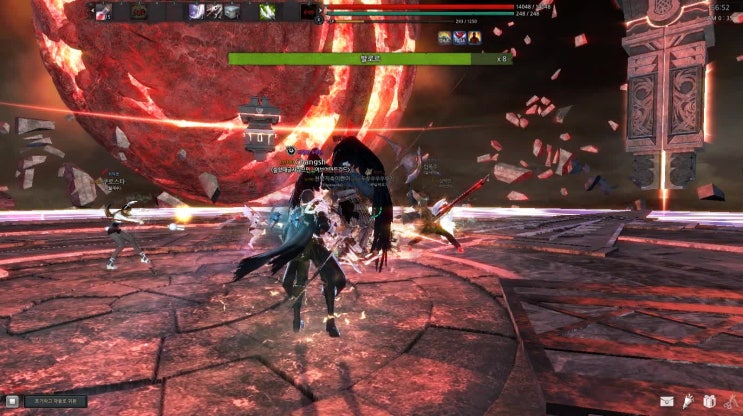Activate the purple crystal skill slot
Image resolution: width=743 pixels, height=416 pixels.
197,12
